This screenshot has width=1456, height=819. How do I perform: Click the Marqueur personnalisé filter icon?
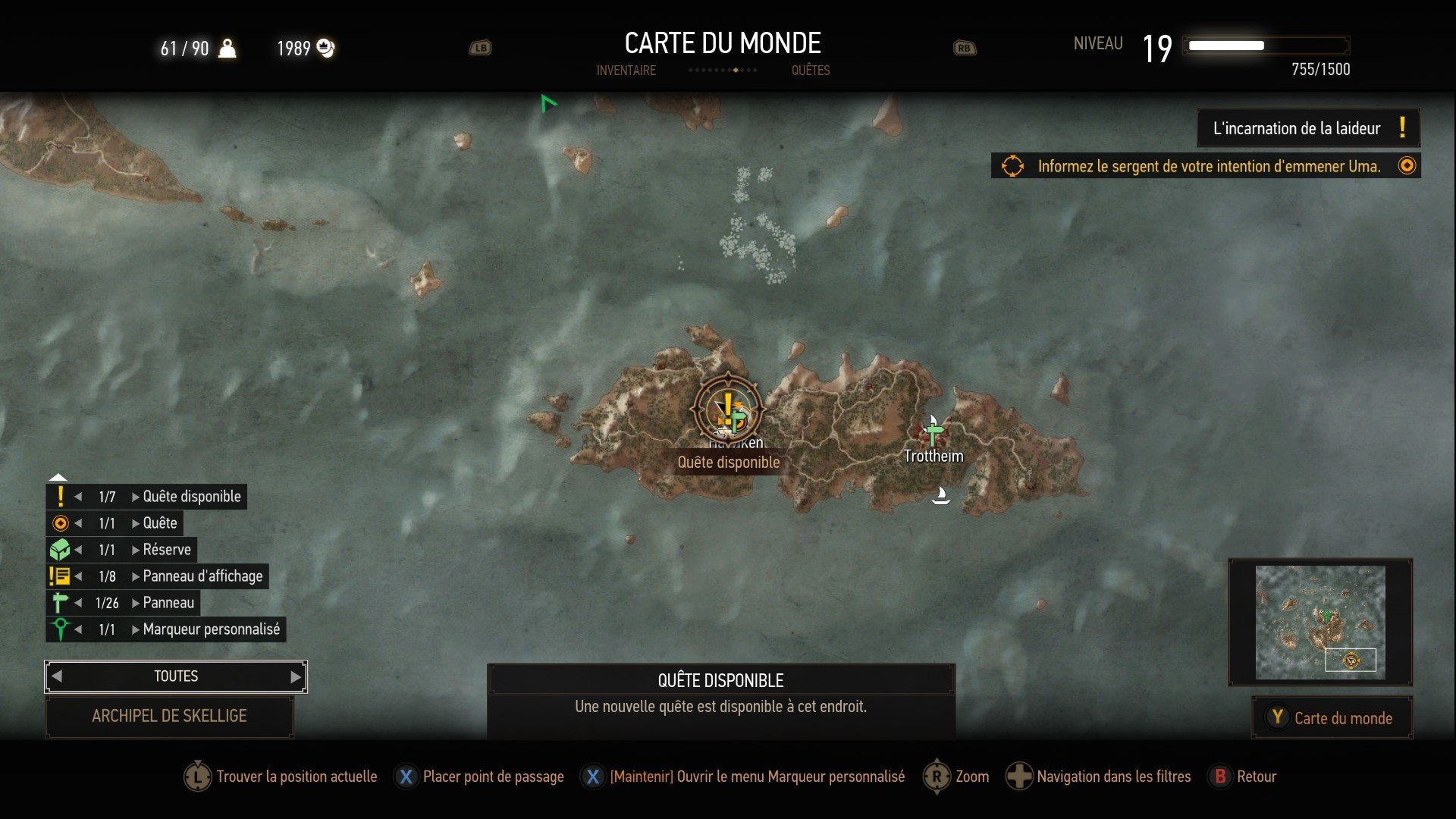(61, 629)
